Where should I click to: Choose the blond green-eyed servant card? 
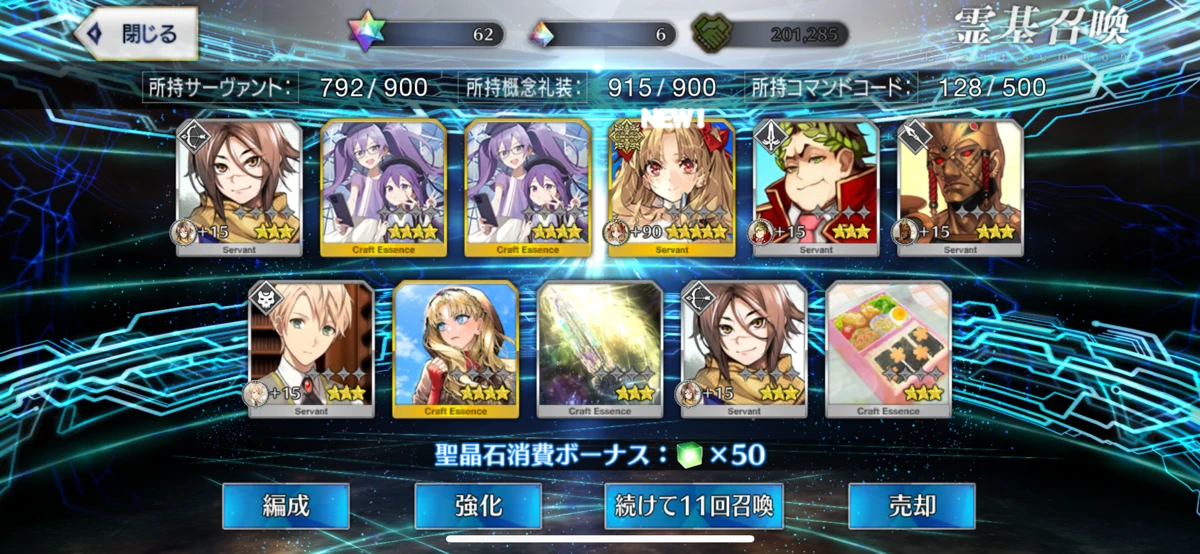[x=311, y=348]
